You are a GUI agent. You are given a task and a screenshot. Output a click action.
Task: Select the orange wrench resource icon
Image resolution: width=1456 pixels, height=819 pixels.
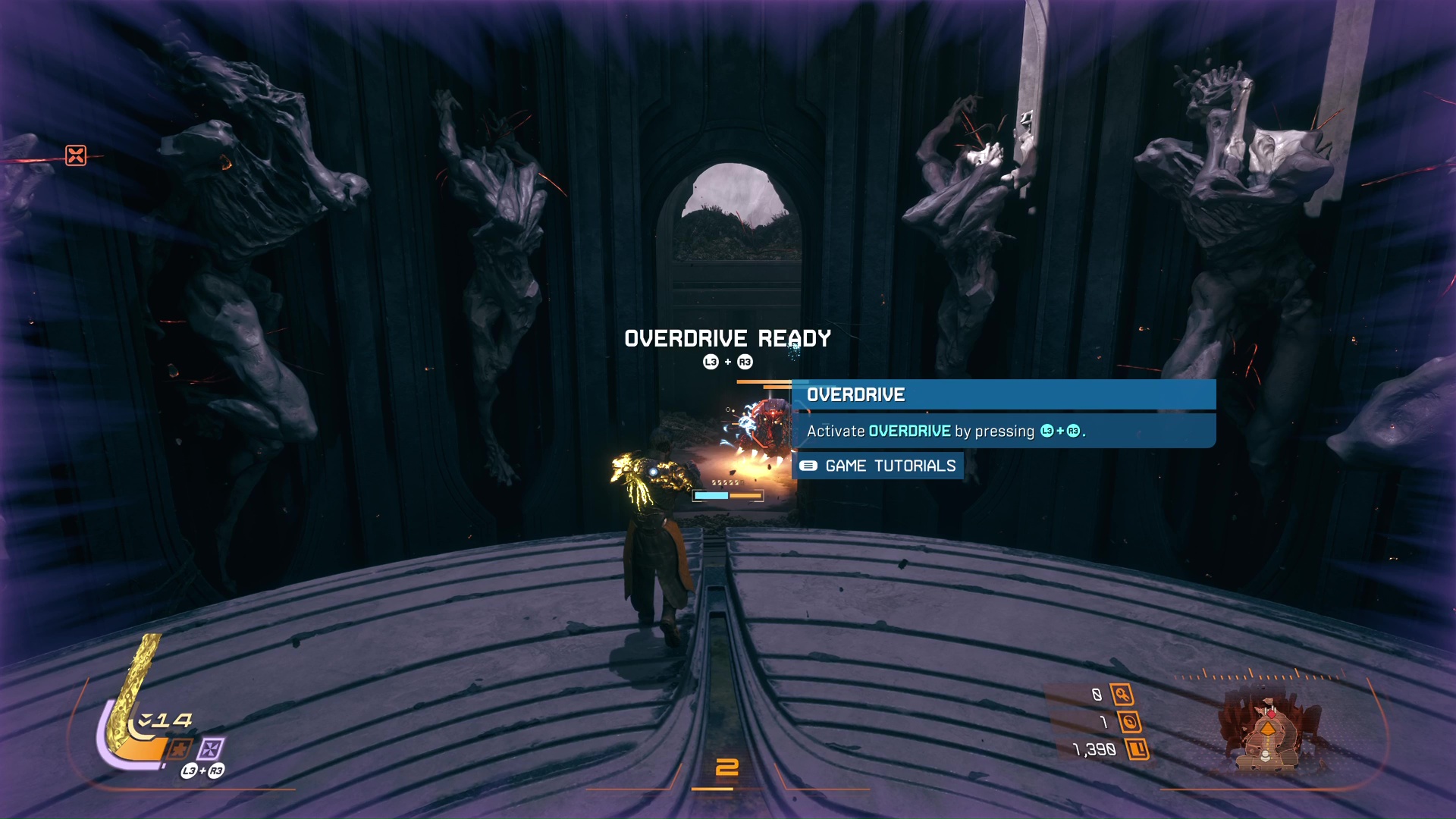[x=1122, y=695]
